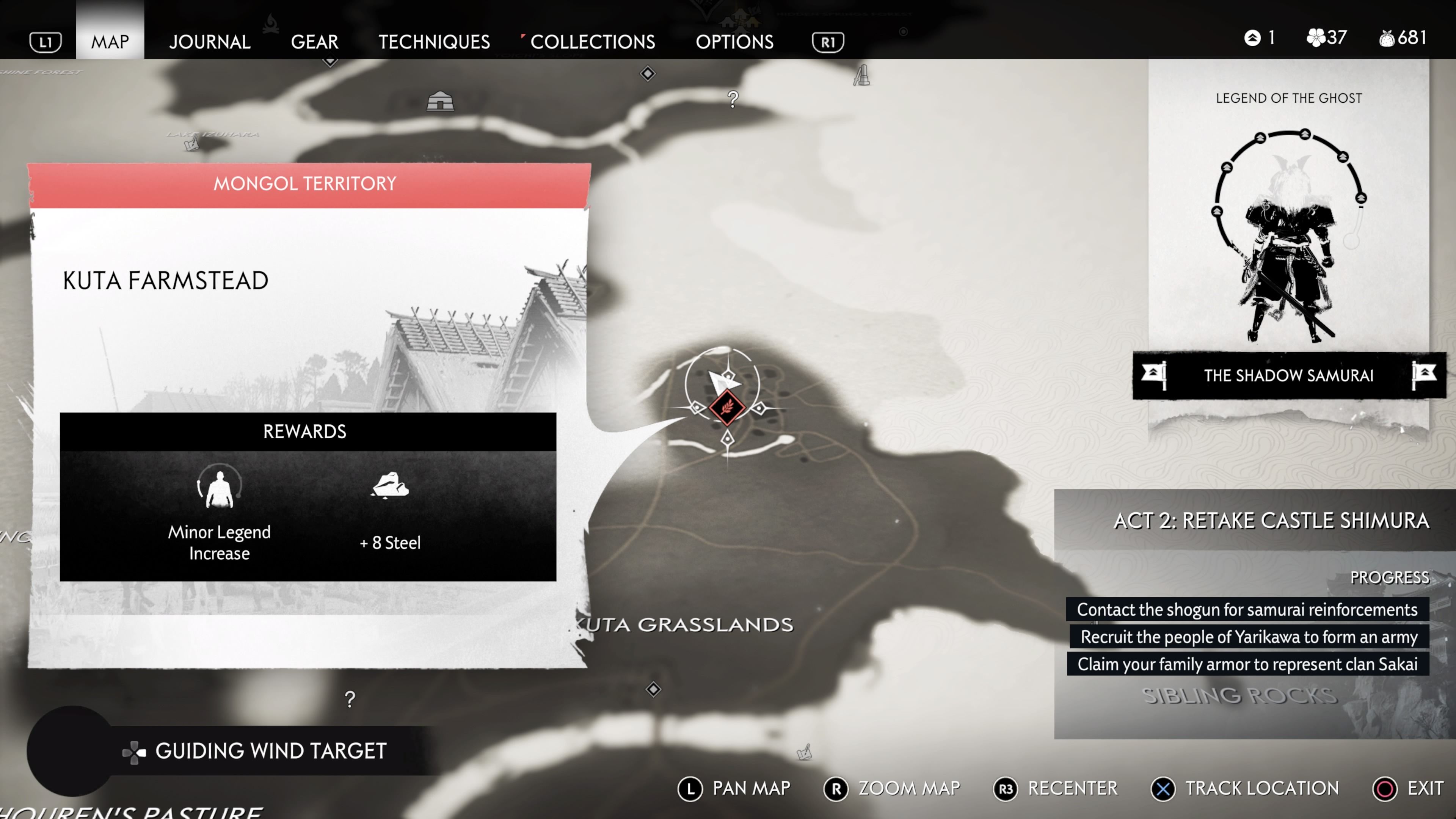Select the Collections tab
1456x819 pixels.
click(x=592, y=42)
